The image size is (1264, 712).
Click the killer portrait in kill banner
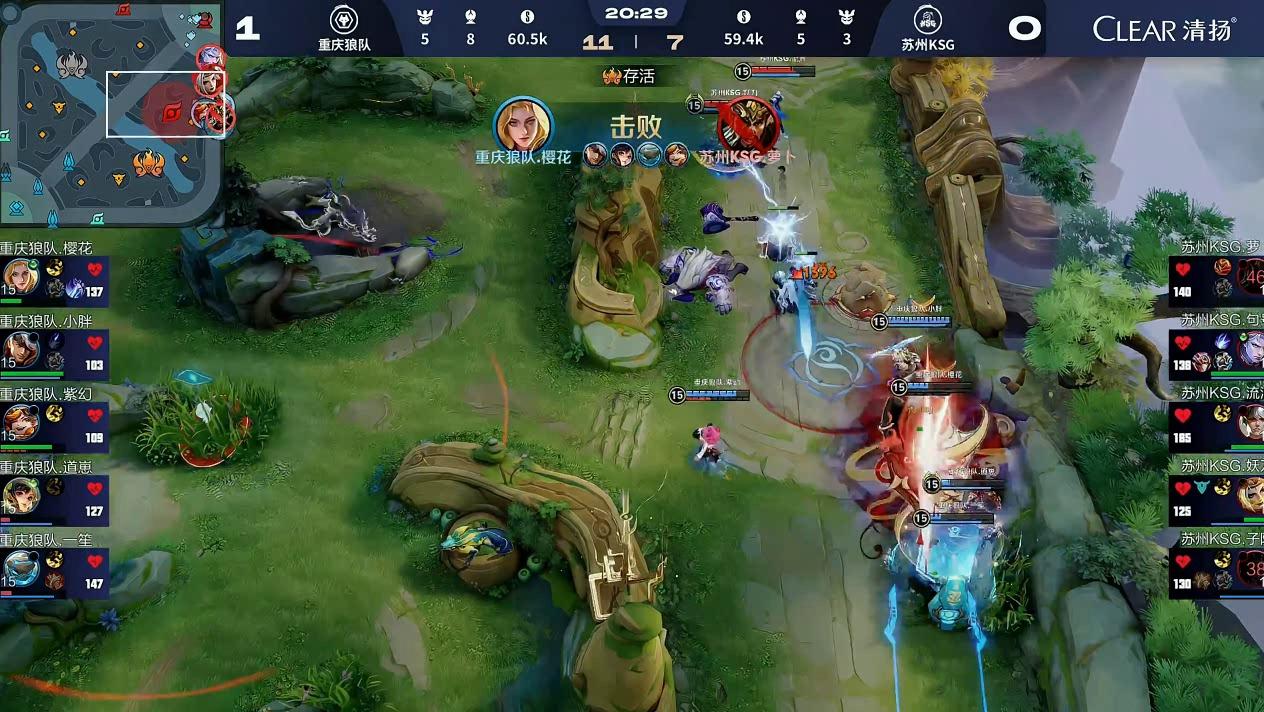[x=523, y=125]
